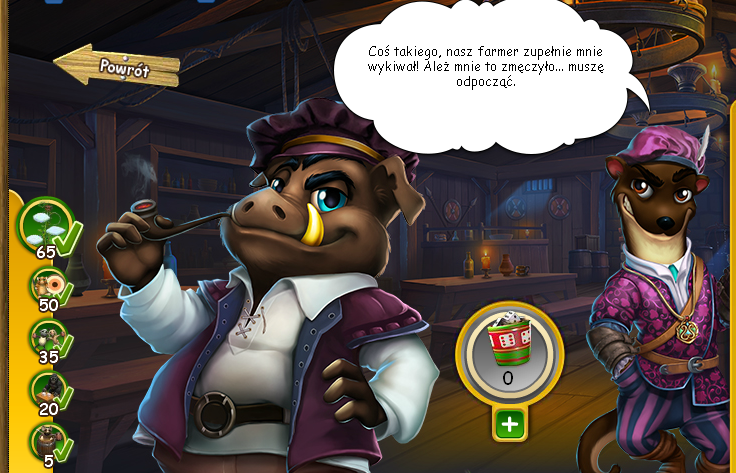
Task: Choose the gorilla reward tier marked 20
Action: pos(47,388)
